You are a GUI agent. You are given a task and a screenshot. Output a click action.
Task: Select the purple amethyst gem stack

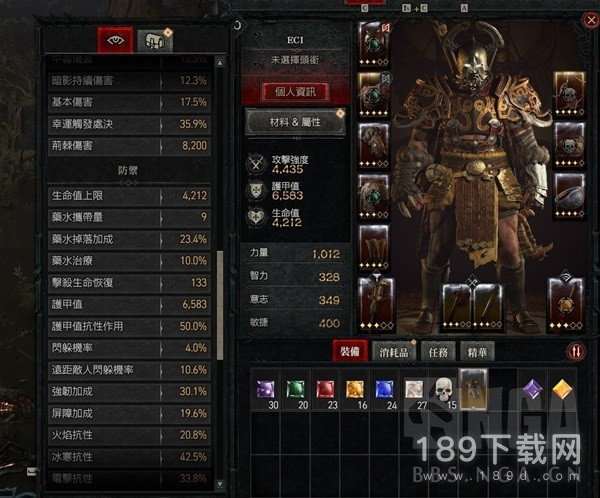tap(266, 388)
